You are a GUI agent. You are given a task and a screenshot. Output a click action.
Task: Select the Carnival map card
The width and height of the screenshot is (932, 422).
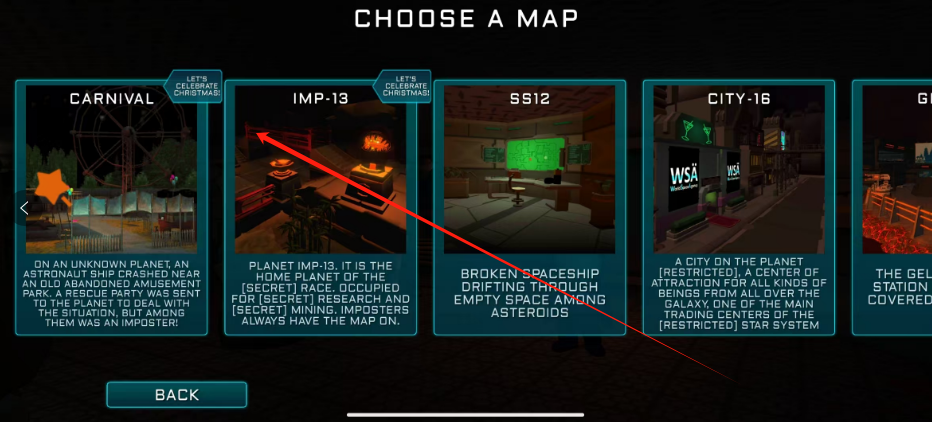pyautogui.click(x=111, y=207)
